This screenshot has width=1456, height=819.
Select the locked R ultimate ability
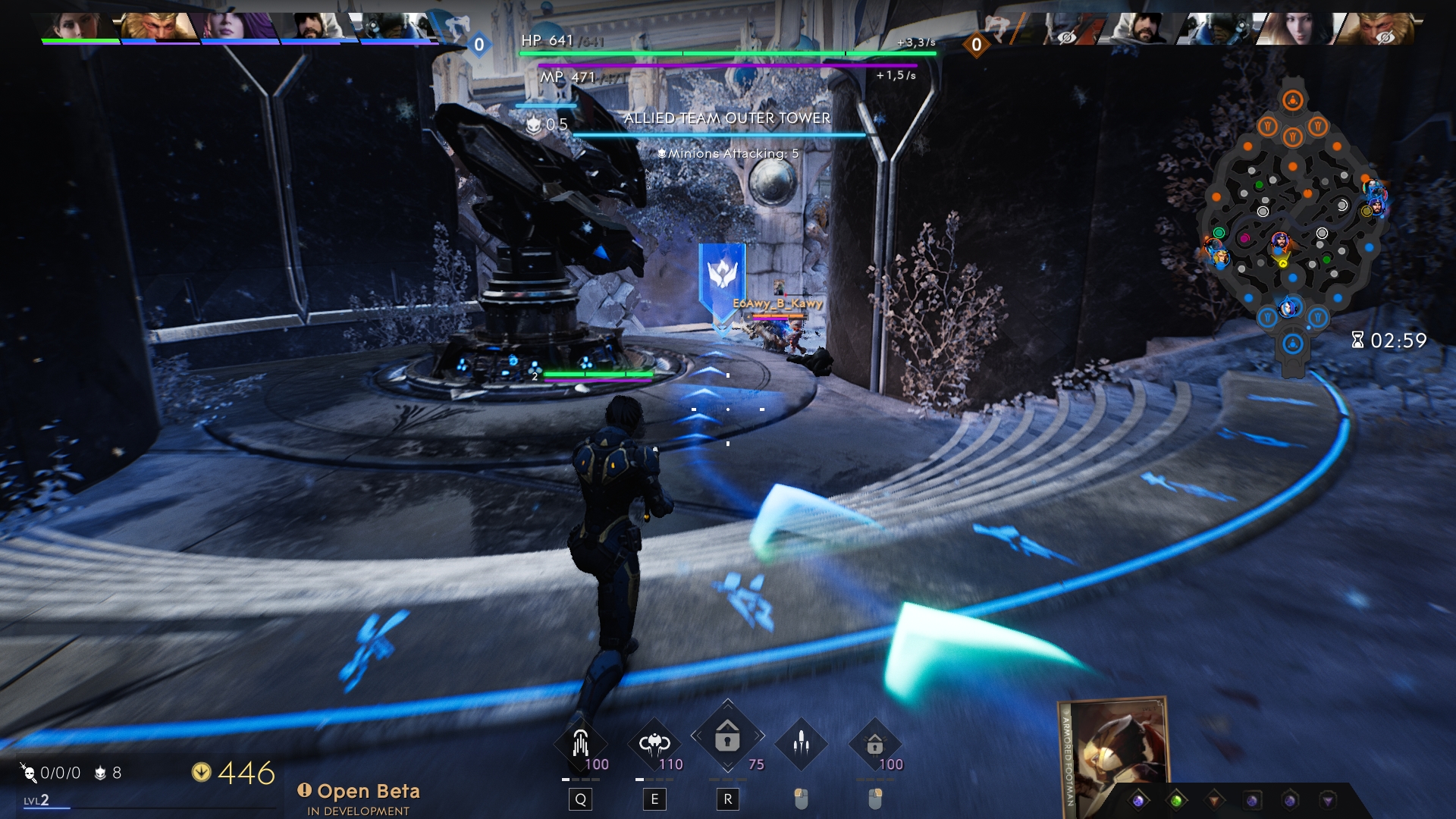[x=727, y=736]
